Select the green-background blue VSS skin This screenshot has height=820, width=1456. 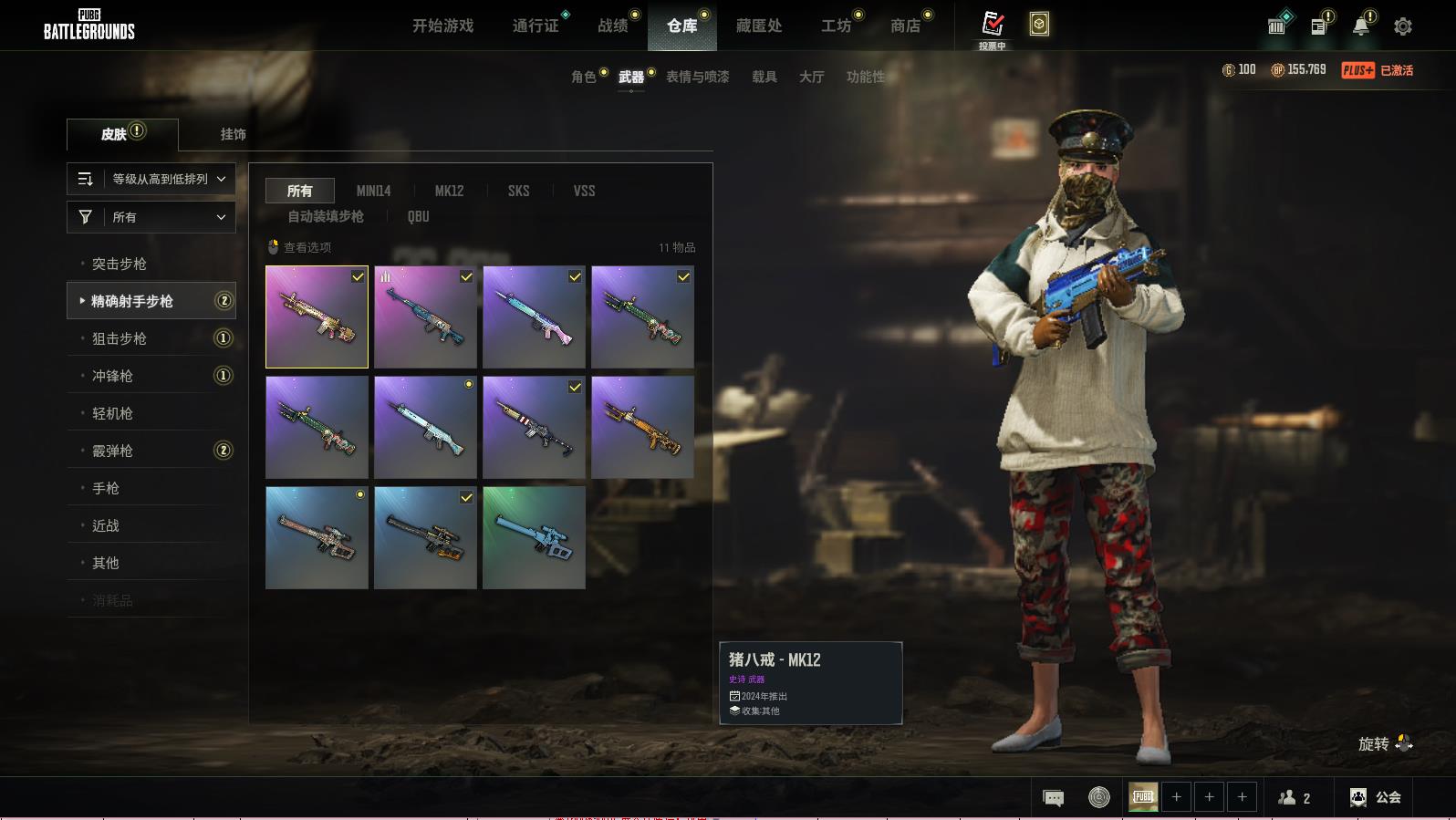[x=534, y=537]
